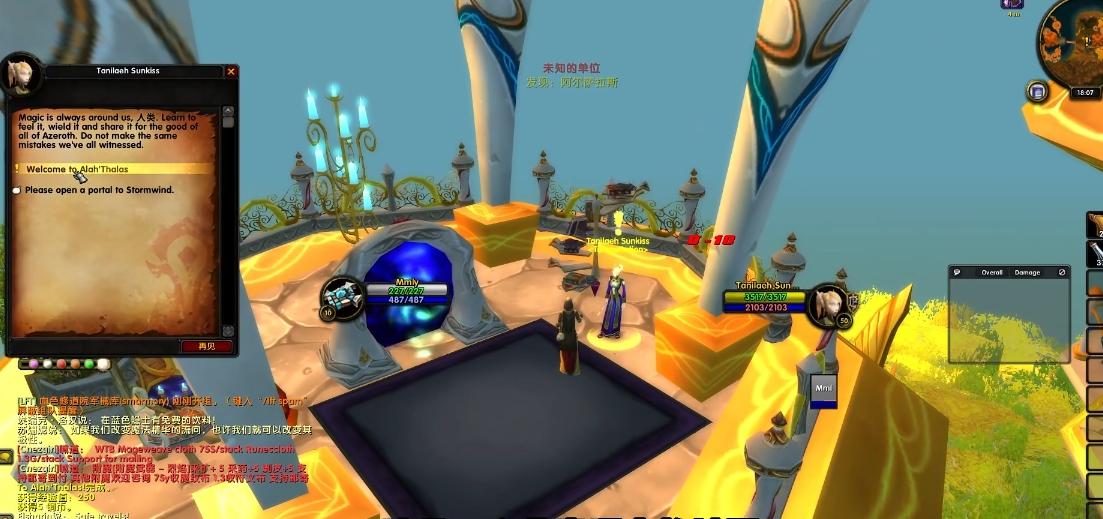Viewport: 1103px width, 519px height.
Task: Switch the damage meter to Overall
Action: [992, 272]
